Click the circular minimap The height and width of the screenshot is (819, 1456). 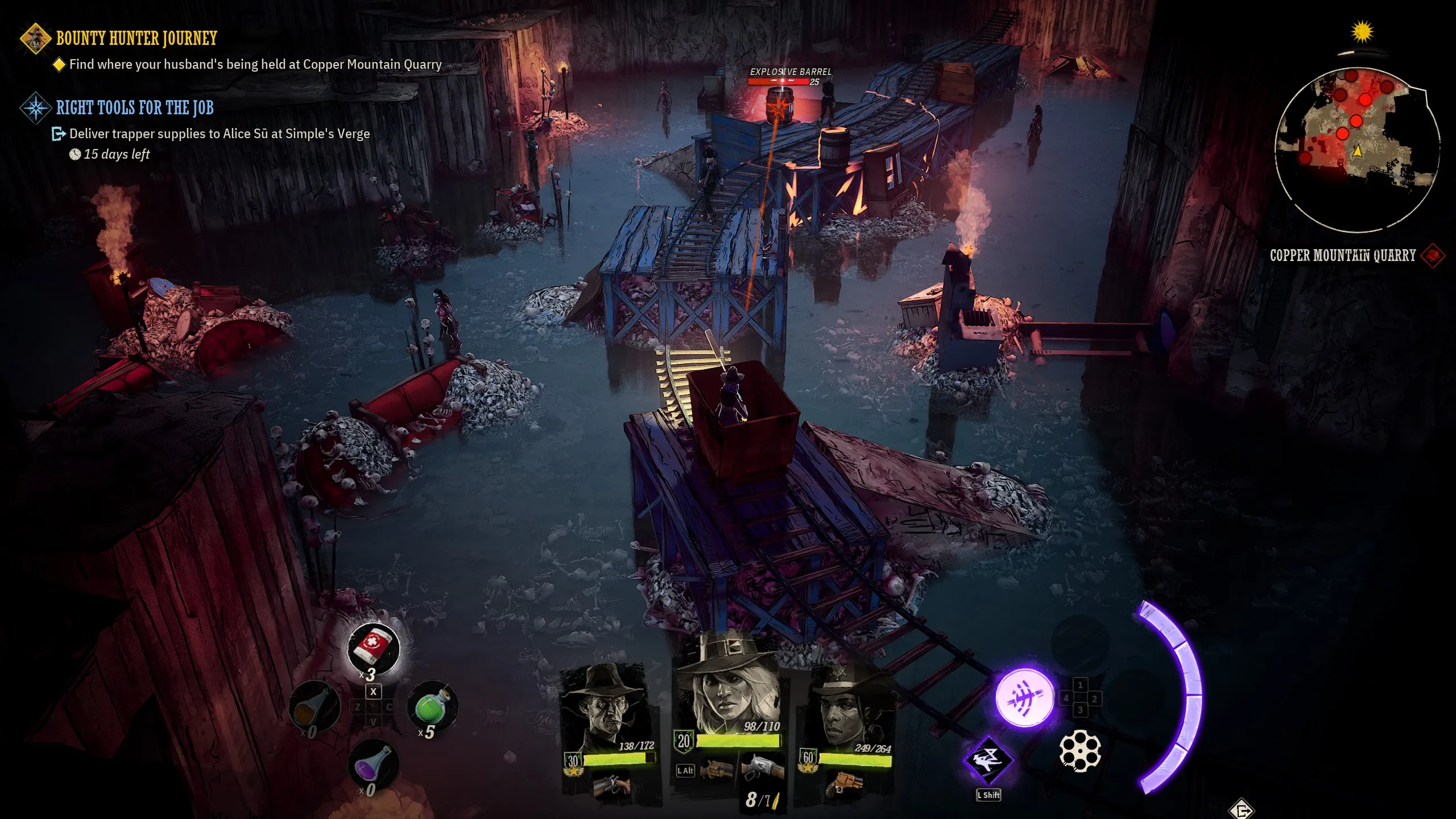click(1357, 149)
